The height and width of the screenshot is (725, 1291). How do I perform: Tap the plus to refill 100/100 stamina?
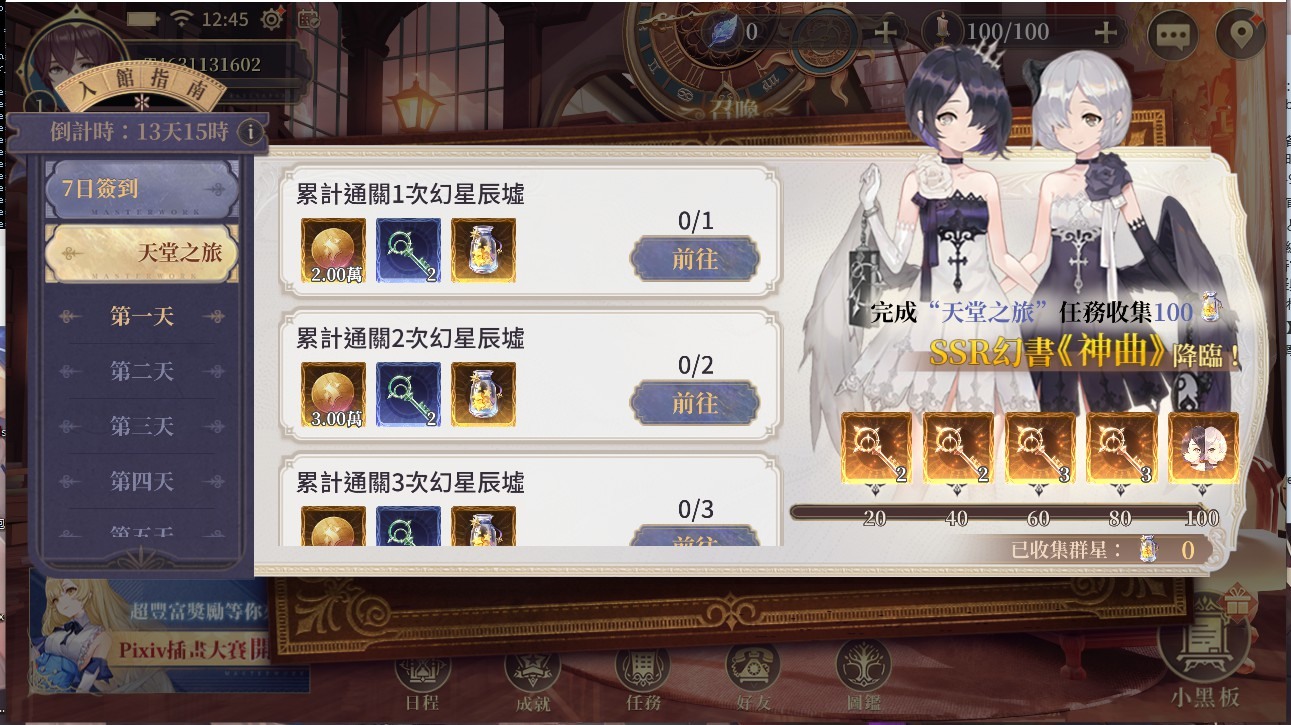coord(1104,33)
